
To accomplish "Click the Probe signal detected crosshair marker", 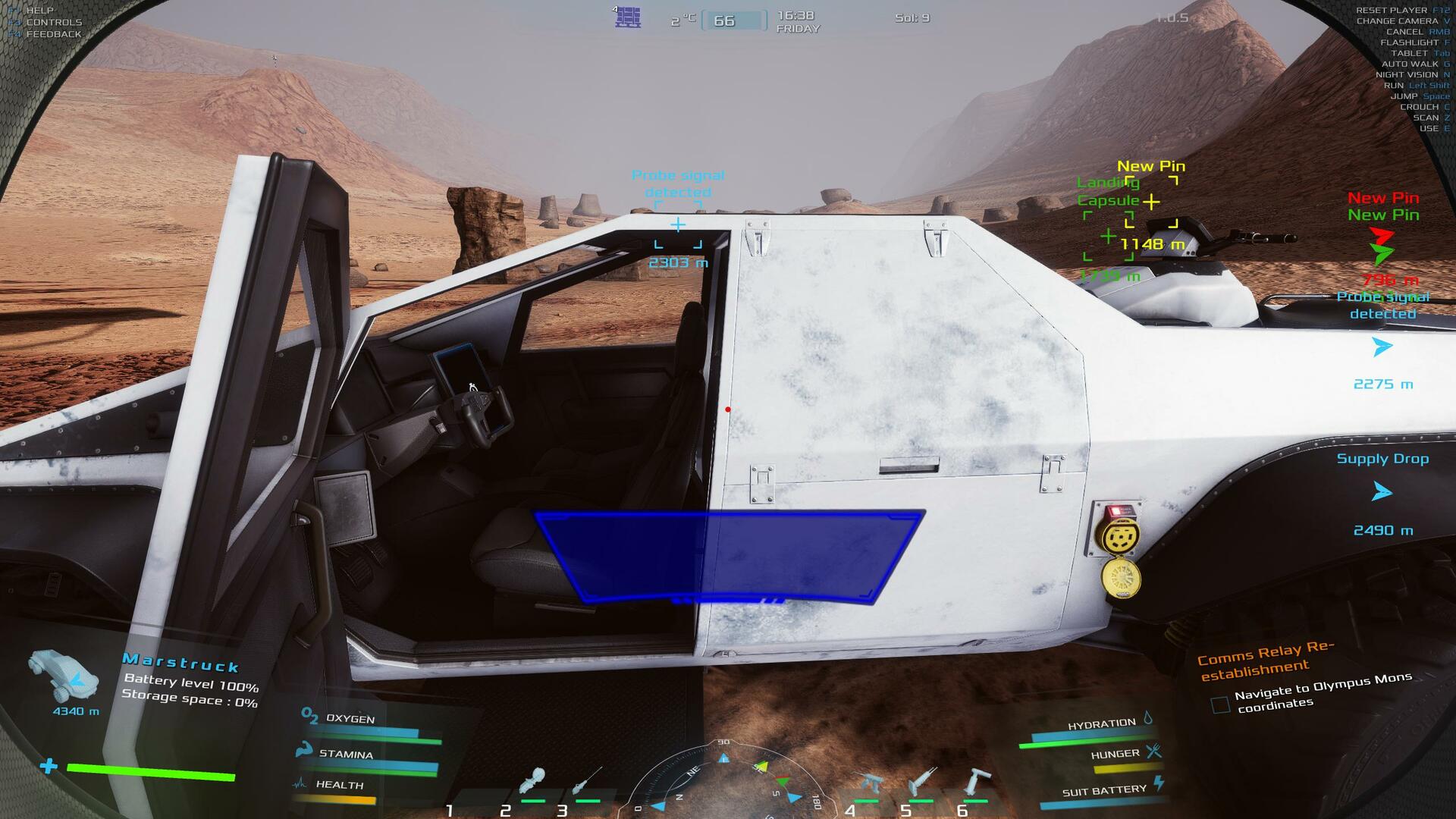I will click(x=678, y=224).
